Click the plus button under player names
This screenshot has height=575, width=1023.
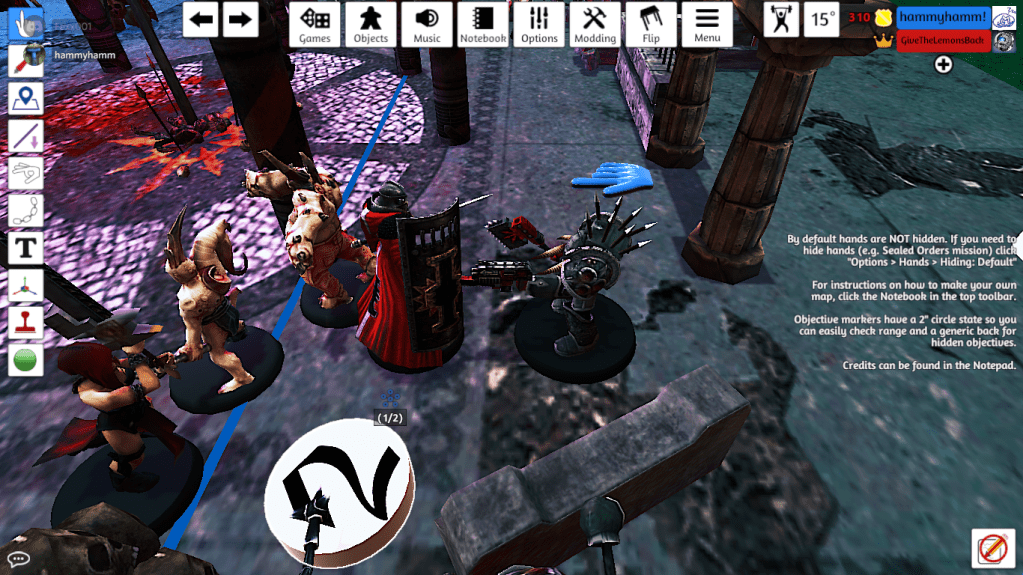pos(943,65)
